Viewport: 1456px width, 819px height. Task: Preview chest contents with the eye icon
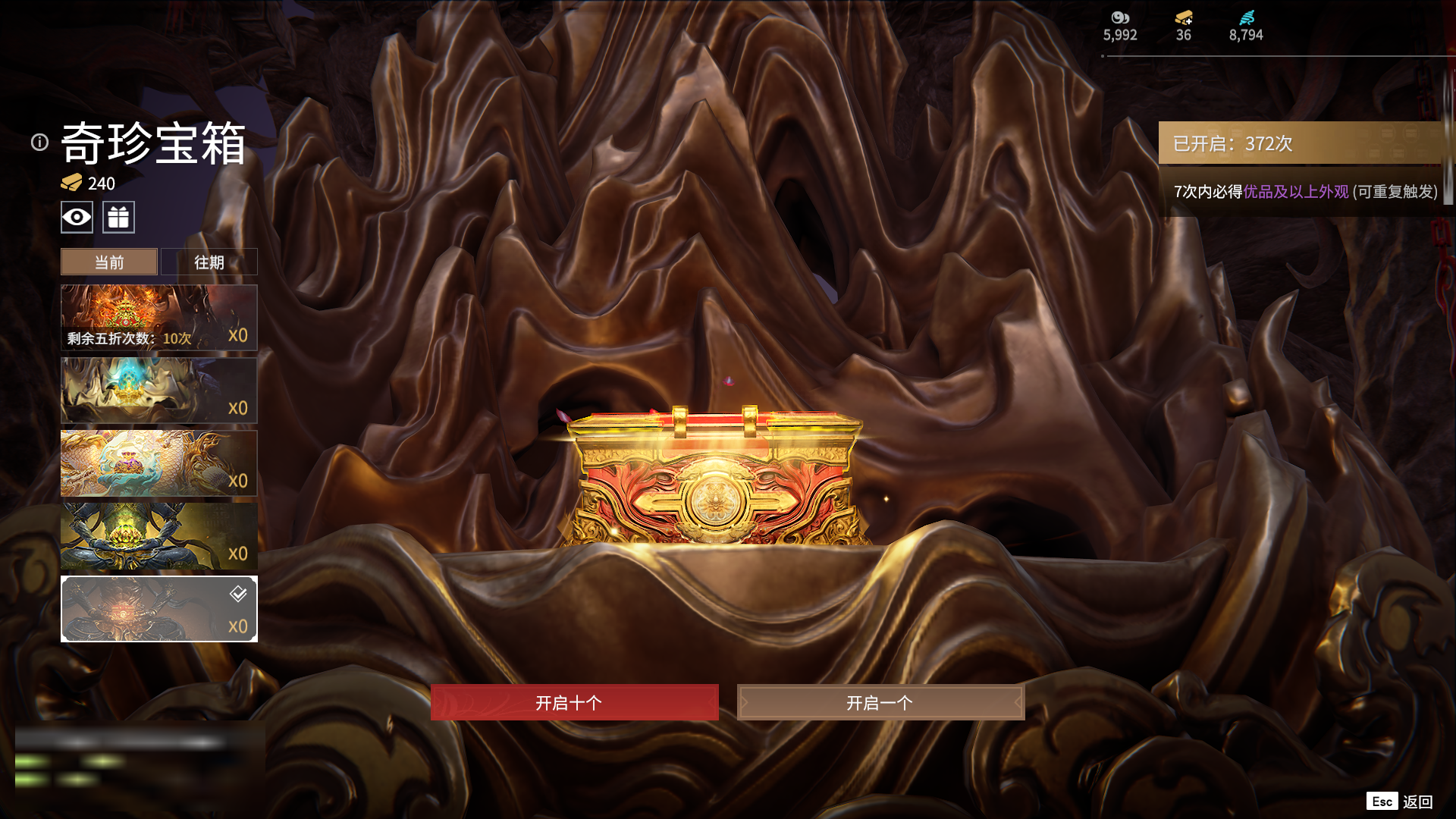[77, 218]
